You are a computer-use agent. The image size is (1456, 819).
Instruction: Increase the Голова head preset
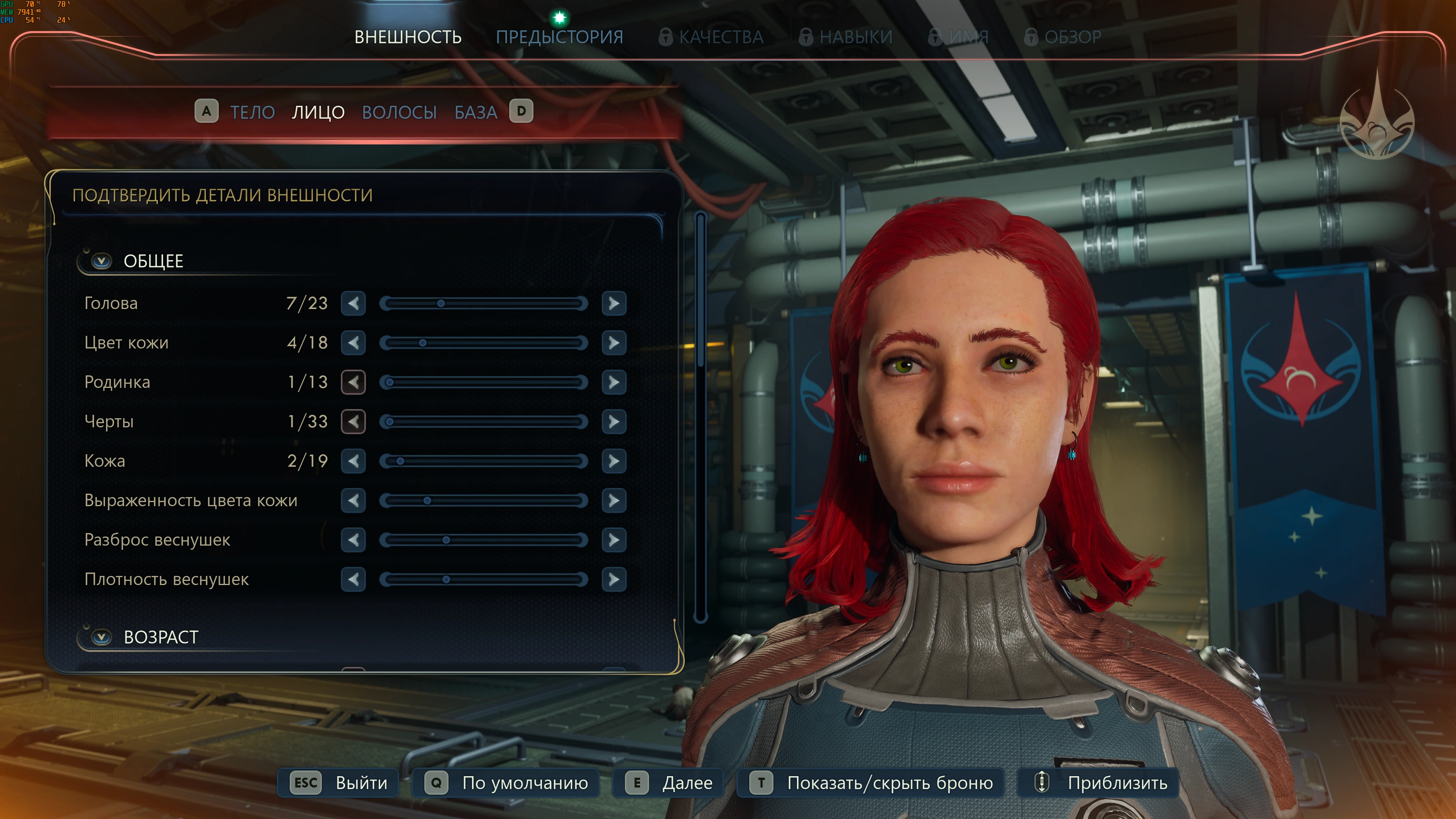pos(614,303)
